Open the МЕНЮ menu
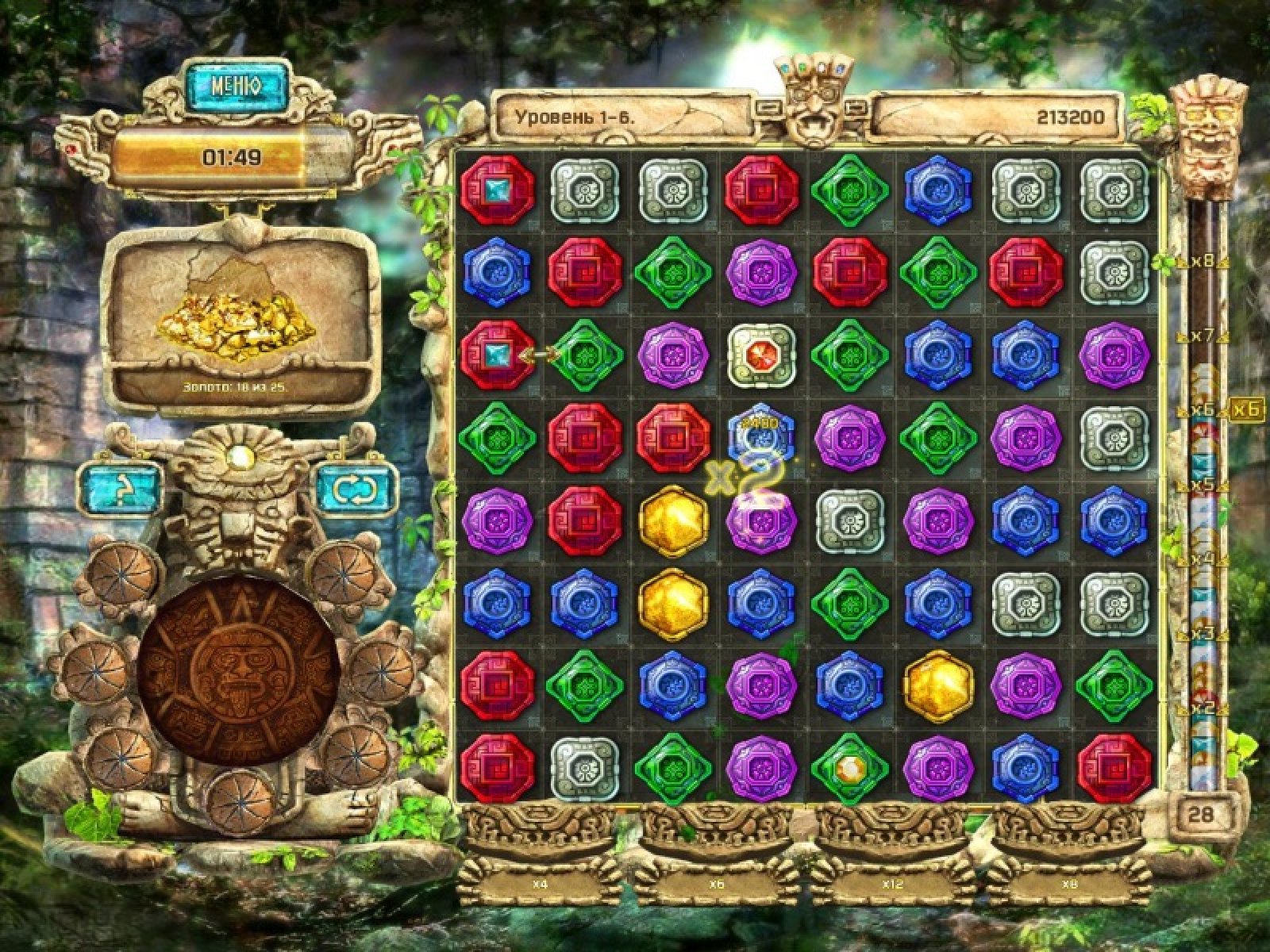 tap(237, 86)
